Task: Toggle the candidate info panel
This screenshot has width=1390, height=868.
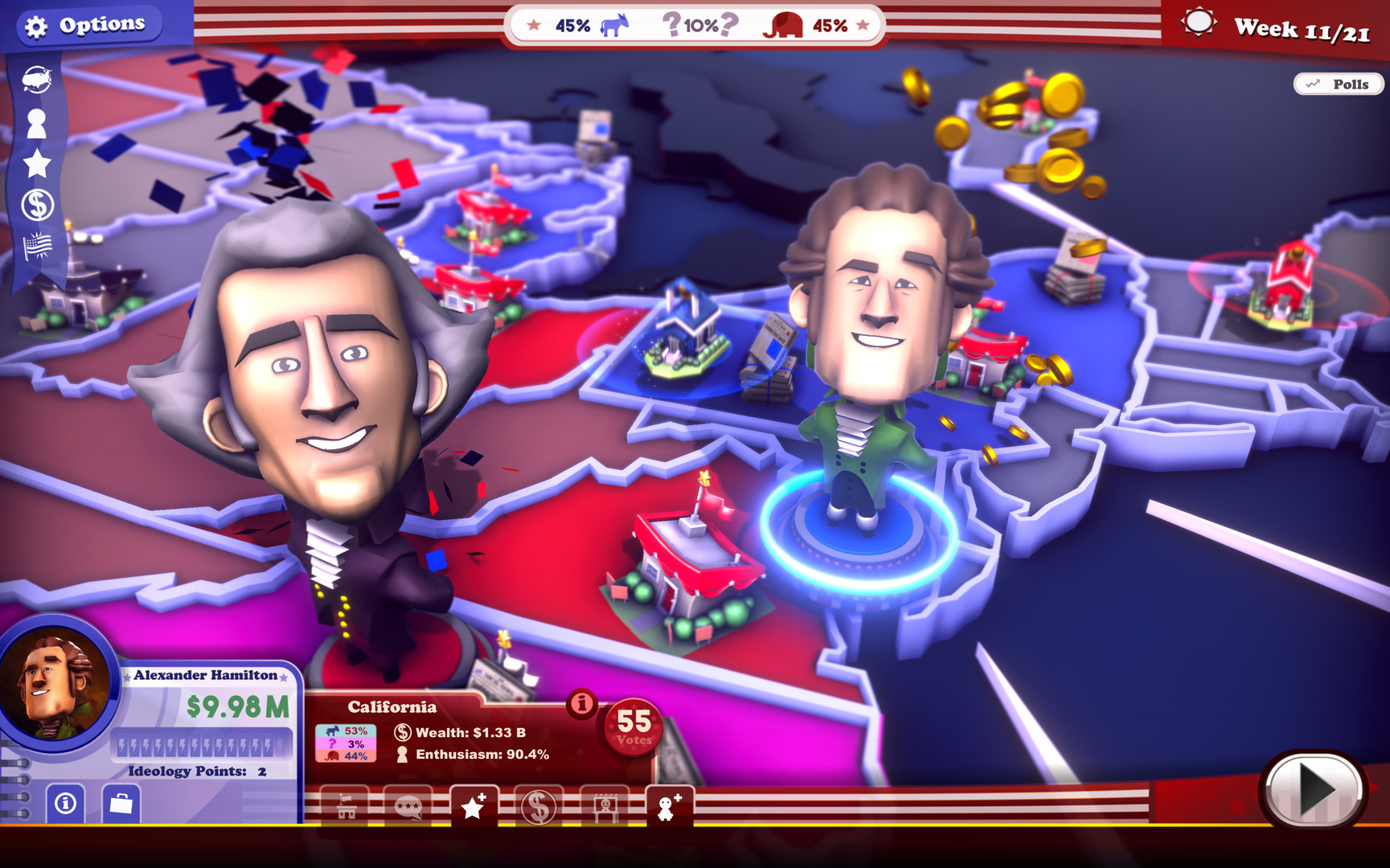Action: coord(66,802)
